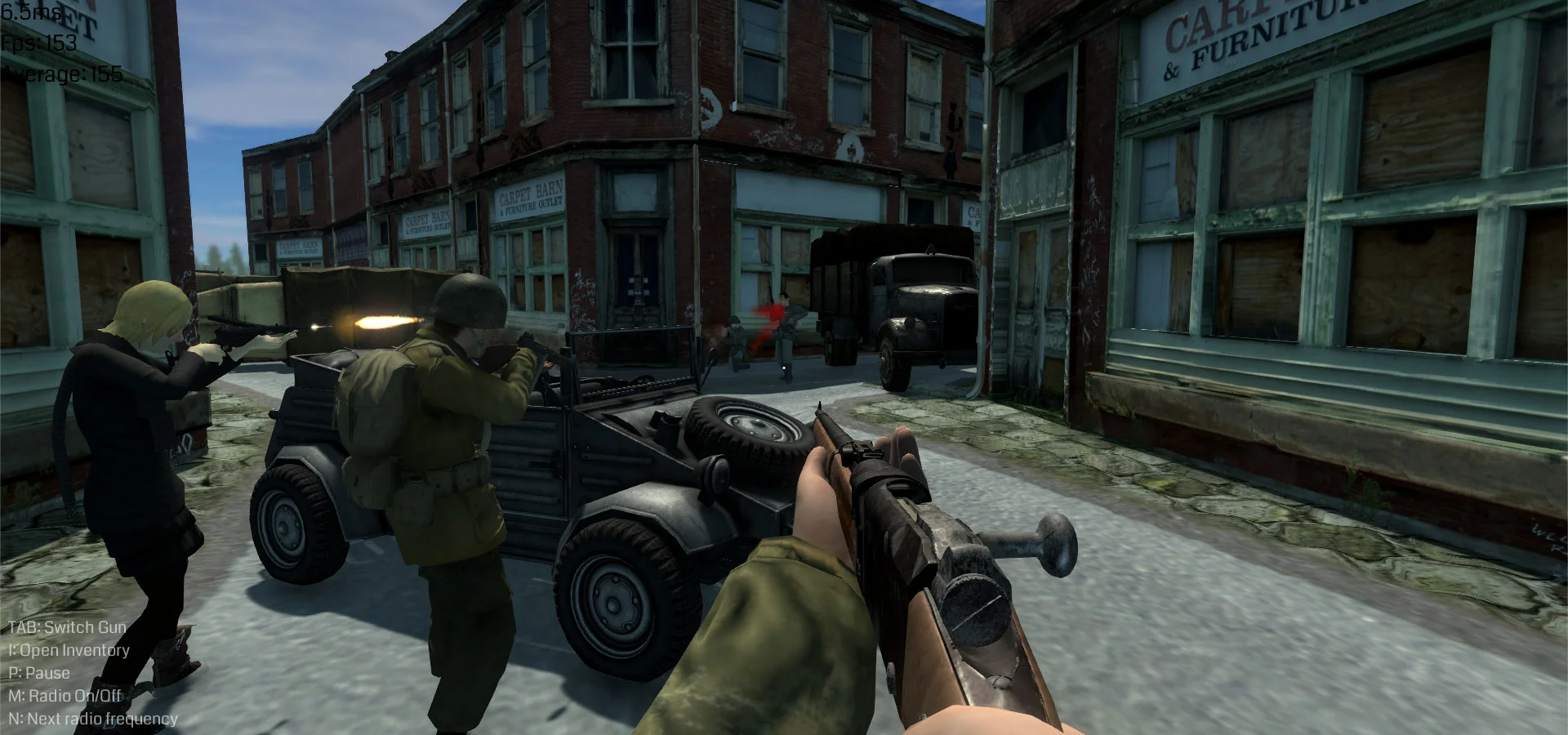Image resolution: width=1568 pixels, height=735 pixels.
Task: Select "I: Open Inventory" keybind hint
Action: [x=68, y=650]
